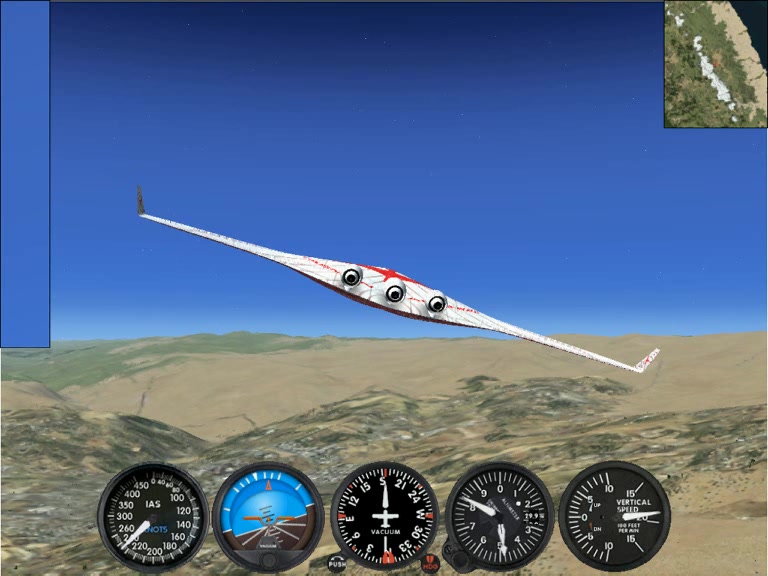The image size is (768, 576).
Task: Click the PUSH knob on heading indicator
Action: tap(337, 564)
